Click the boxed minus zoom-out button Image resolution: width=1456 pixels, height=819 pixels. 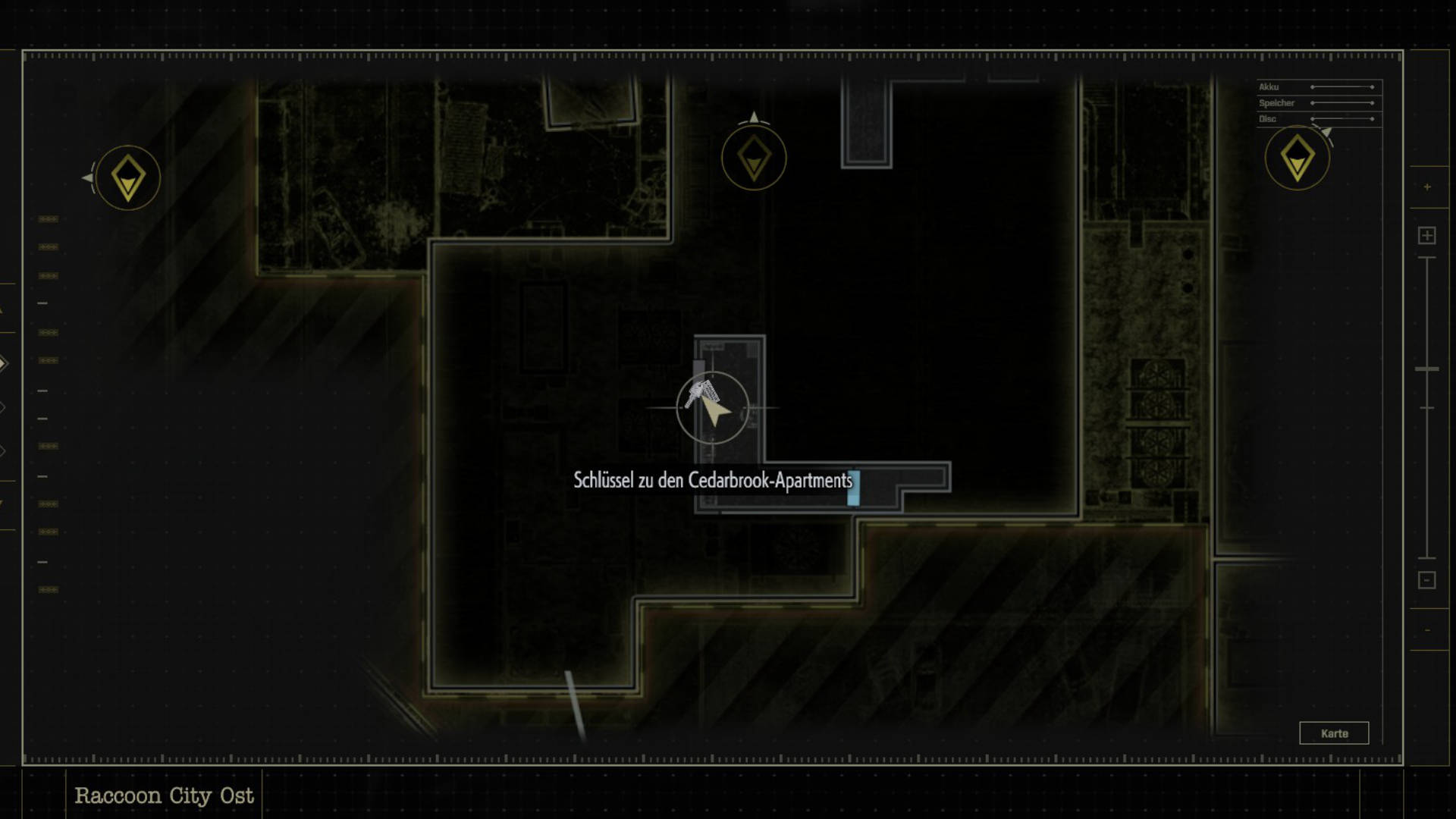click(1426, 580)
